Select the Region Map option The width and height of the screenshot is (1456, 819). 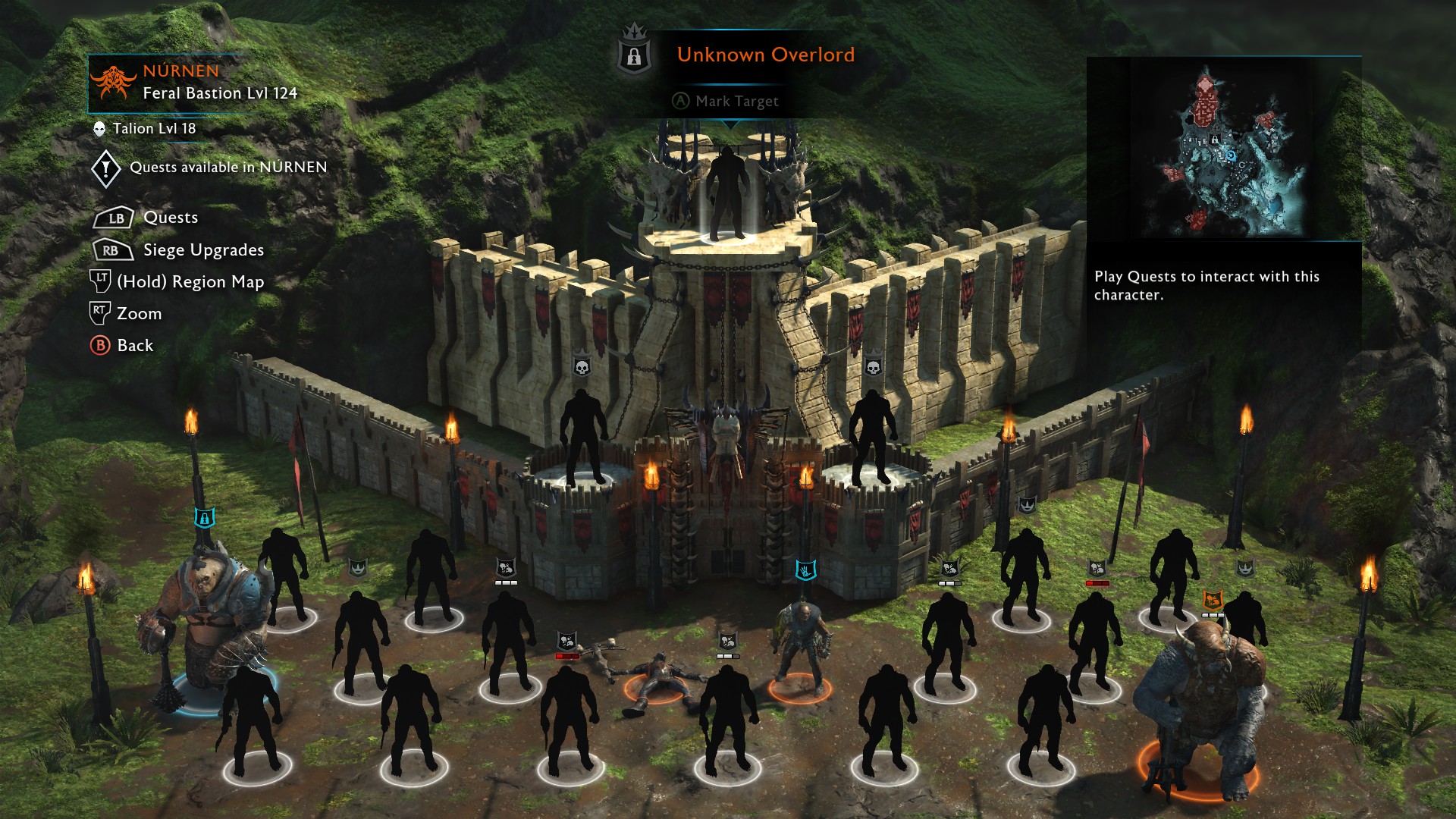tap(190, 282)
